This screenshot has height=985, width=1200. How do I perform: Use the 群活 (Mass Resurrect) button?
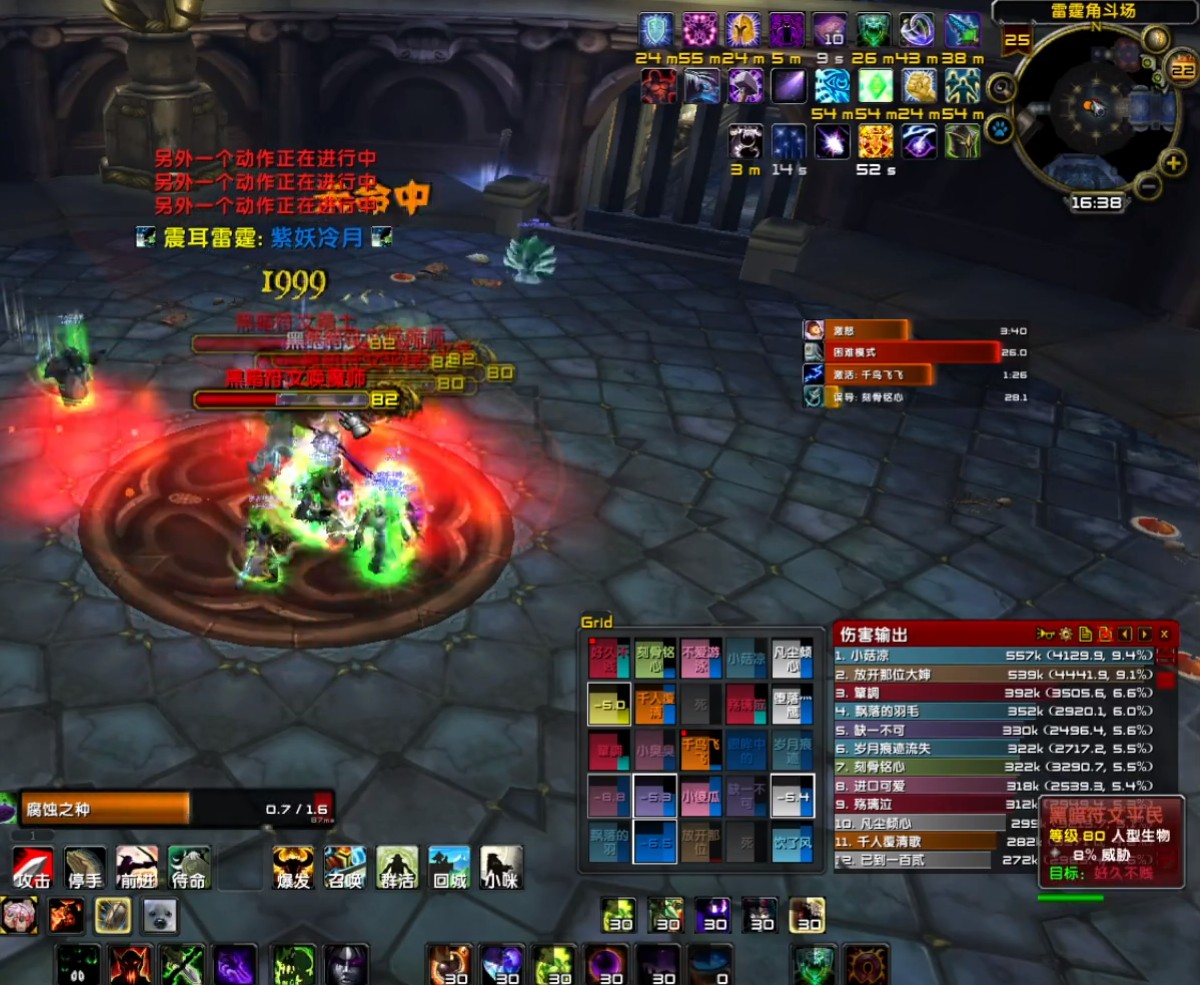pos(397,866)
